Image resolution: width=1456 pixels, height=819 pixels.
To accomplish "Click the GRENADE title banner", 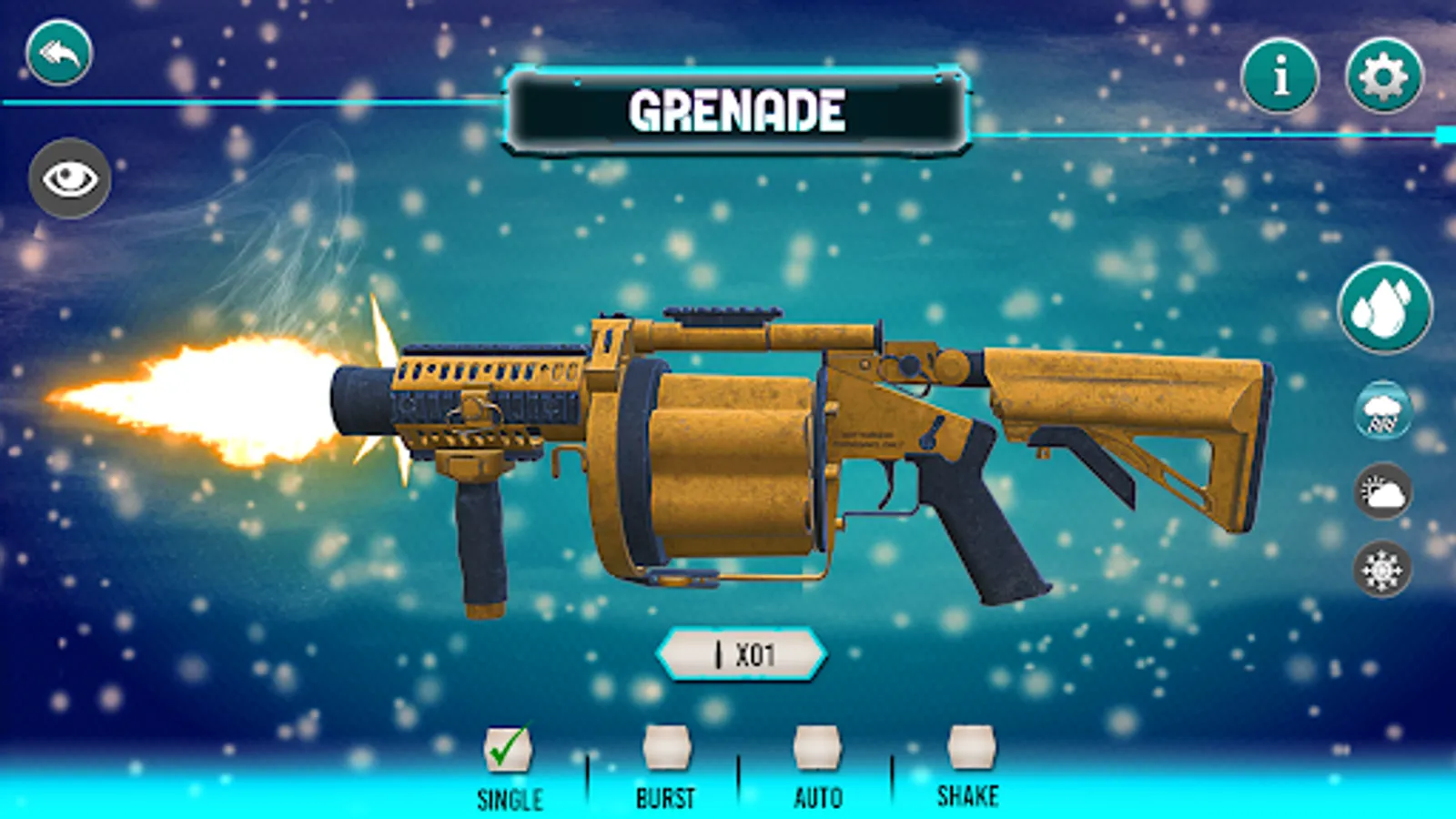I will [737, 109].
